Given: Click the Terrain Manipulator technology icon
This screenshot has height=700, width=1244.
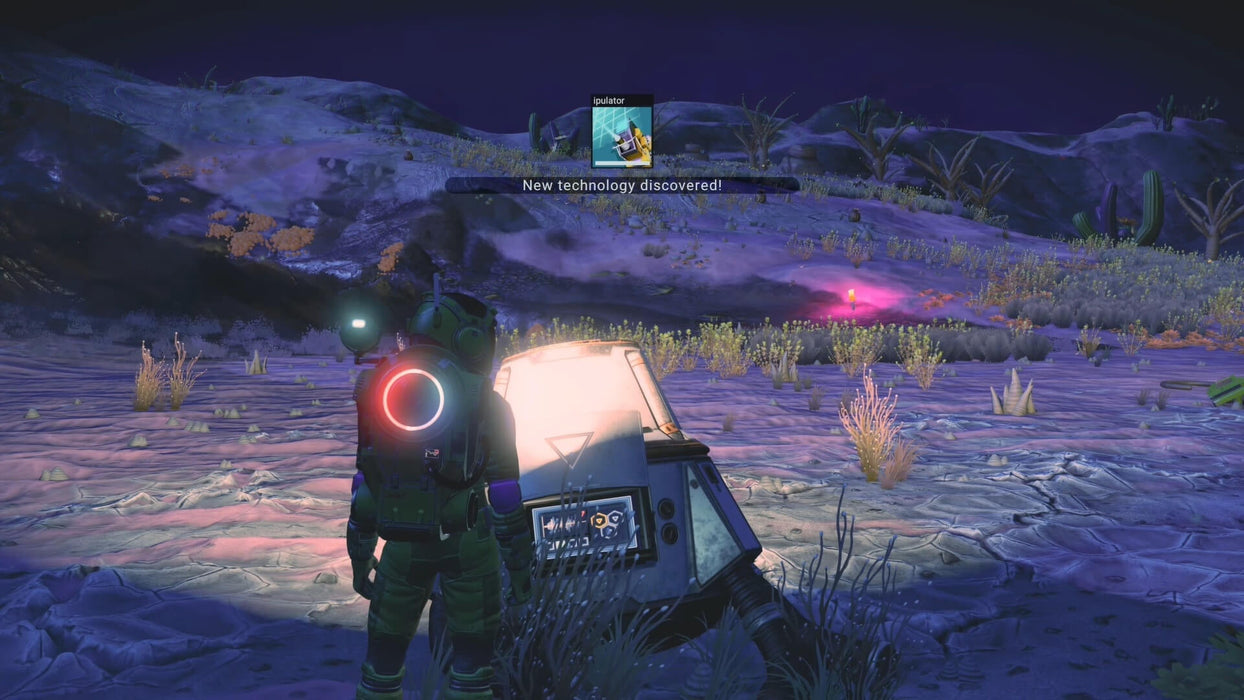Looking at the screenshot, I should click(x=621, y=136).
